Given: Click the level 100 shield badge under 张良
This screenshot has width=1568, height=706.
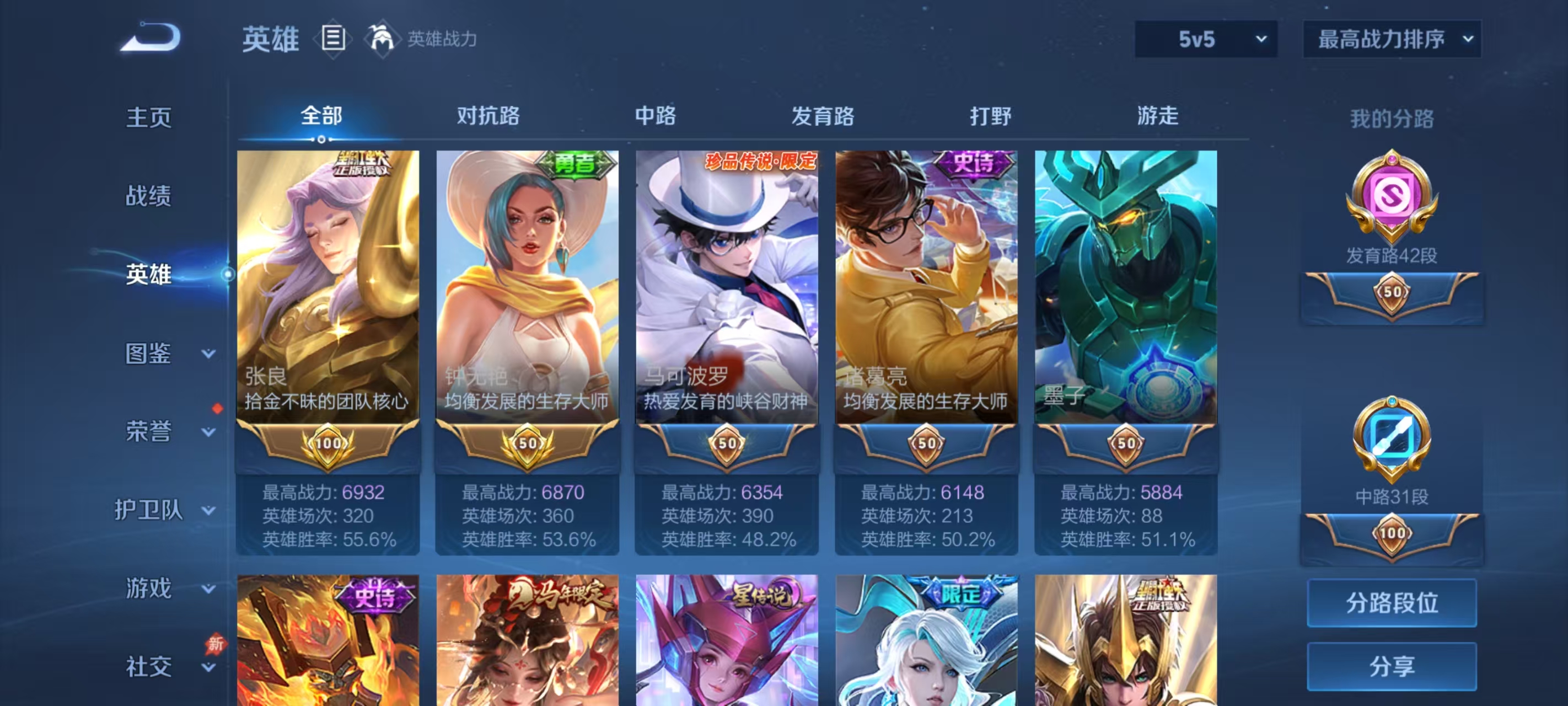Looking at the screenshot, I should pos(327,443).
